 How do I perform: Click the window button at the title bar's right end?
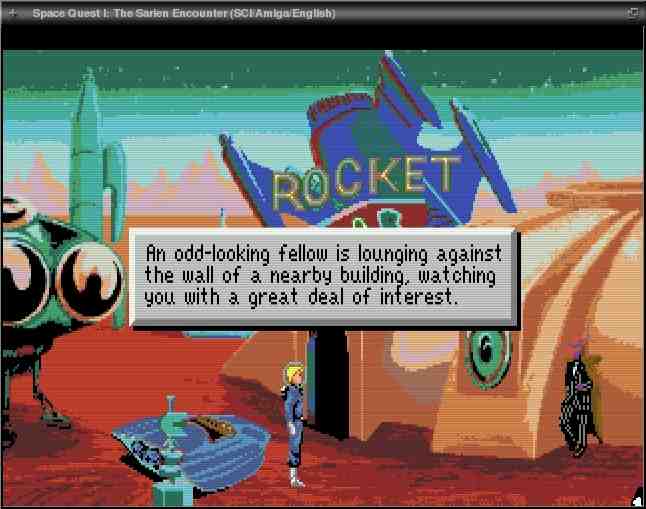632,13
